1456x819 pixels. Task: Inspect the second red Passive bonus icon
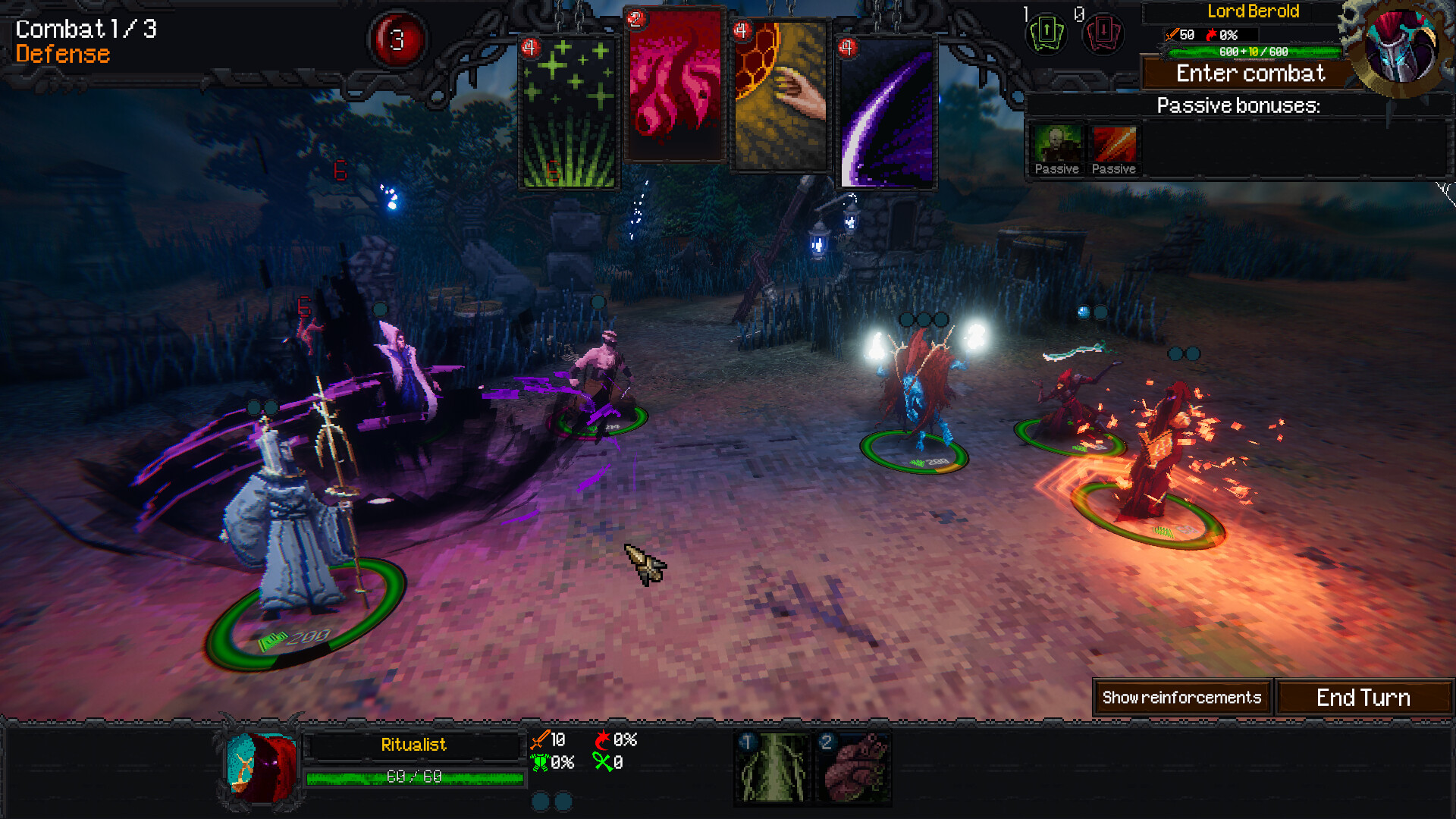[1114, 144]
